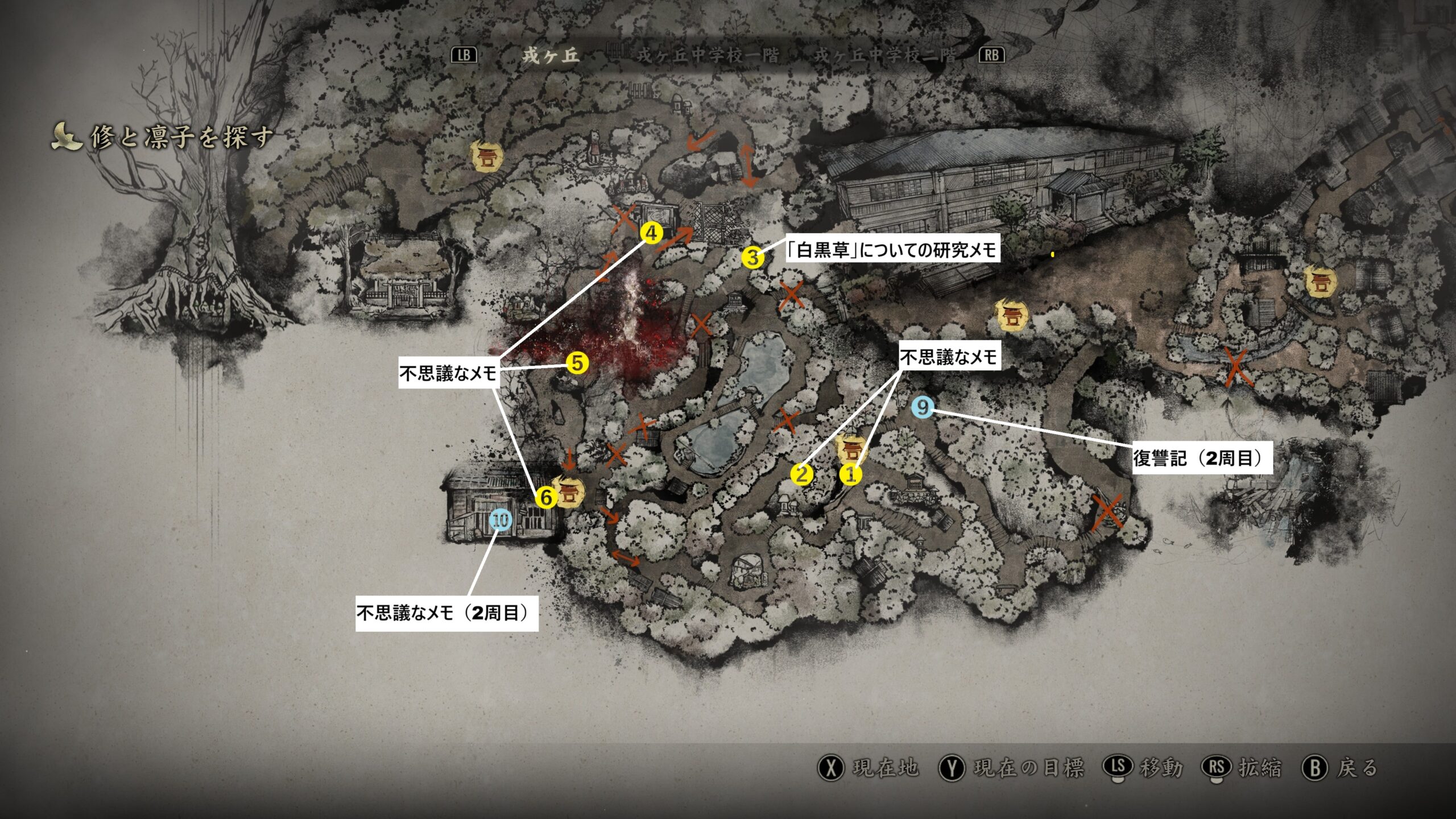Click the 不思議なメモ（2周目） label
Screen dimensions: 1456x819
point(446,613)
